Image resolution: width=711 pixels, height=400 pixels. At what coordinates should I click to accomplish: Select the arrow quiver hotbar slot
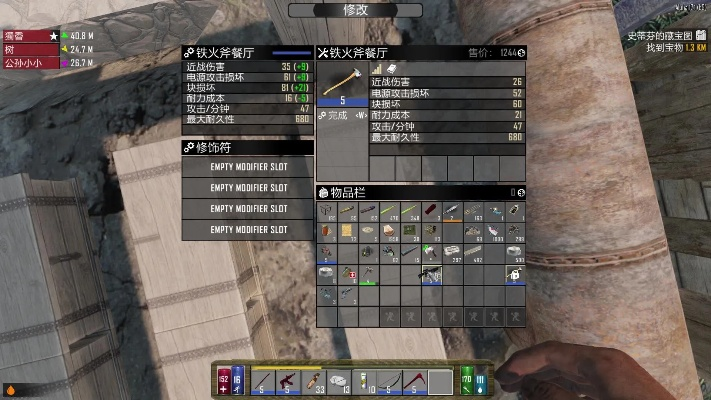tap(316, 381)
